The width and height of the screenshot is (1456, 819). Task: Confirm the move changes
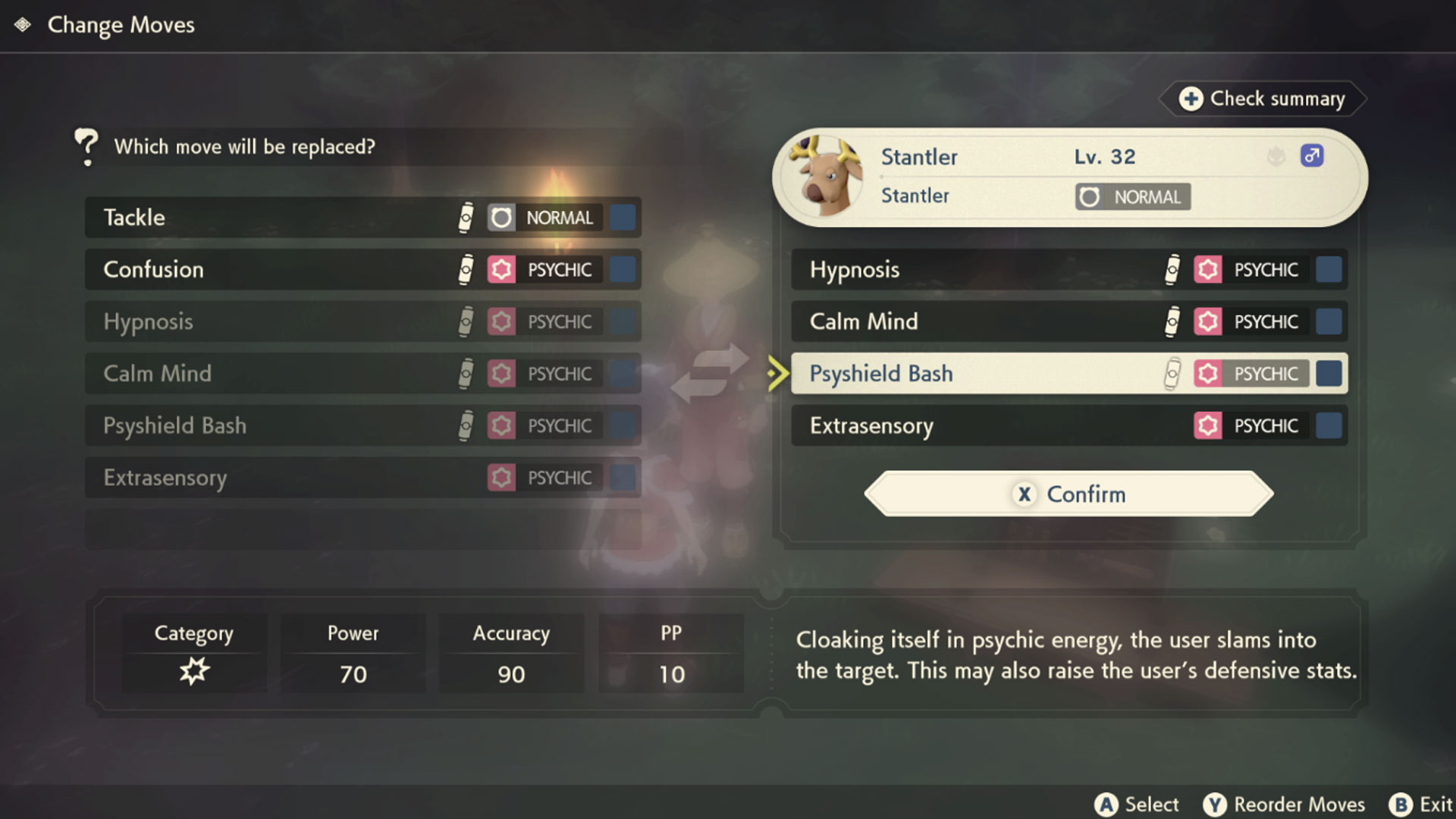1068,494
